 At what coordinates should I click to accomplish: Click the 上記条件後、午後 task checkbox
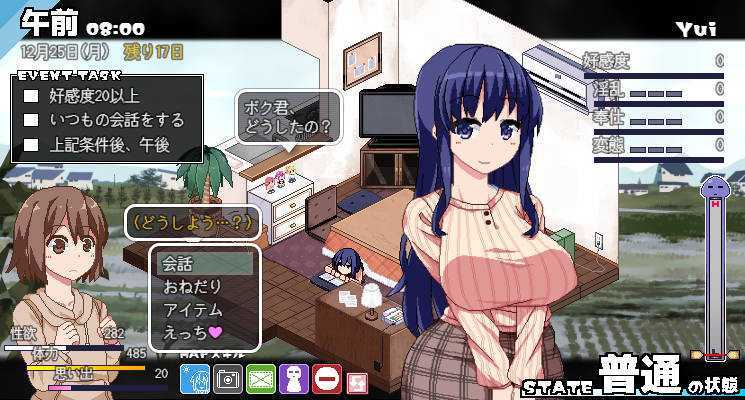(x=31, y=143)
